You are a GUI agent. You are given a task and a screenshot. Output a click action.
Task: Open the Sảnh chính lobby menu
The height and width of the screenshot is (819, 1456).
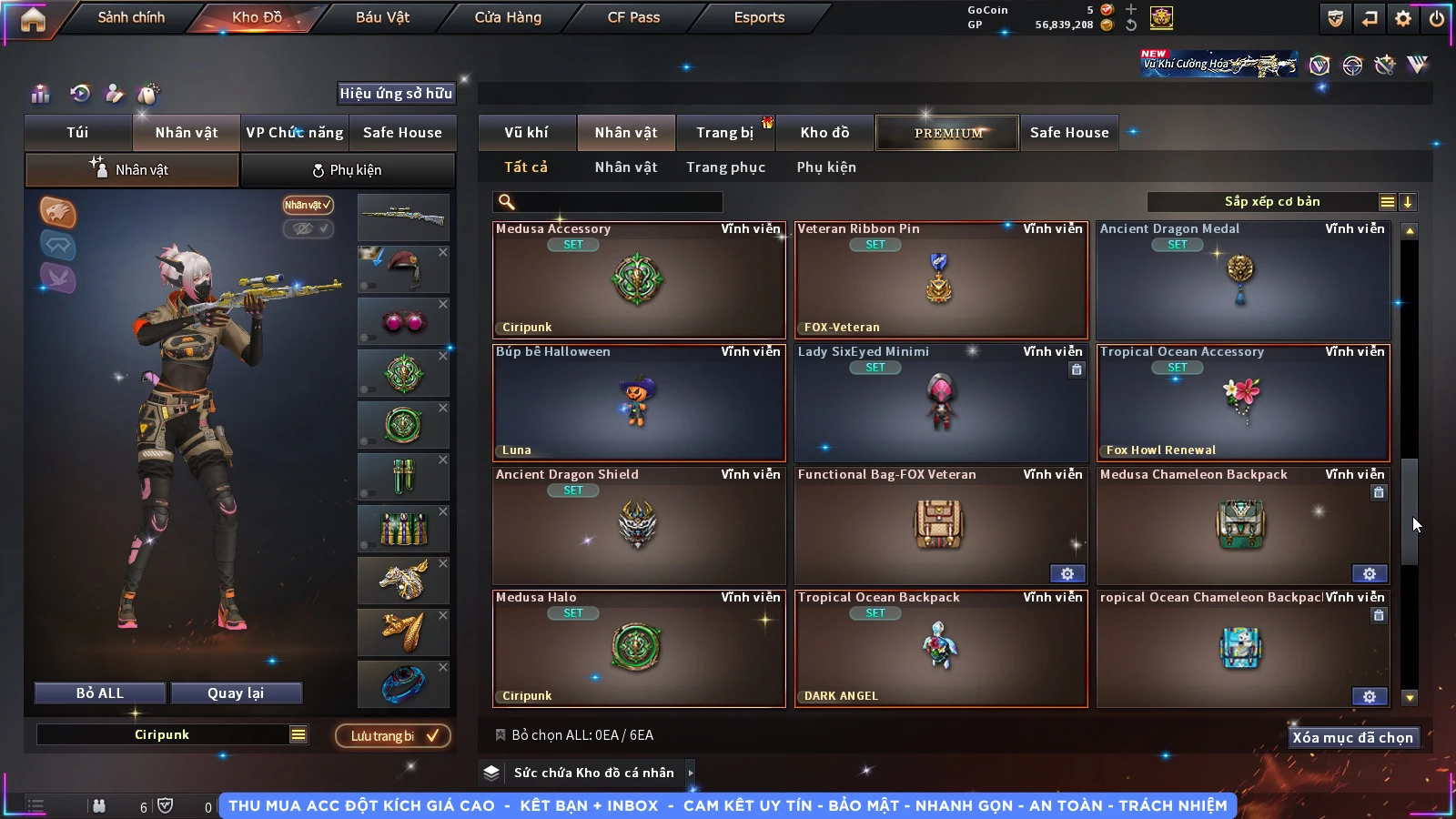131,17
